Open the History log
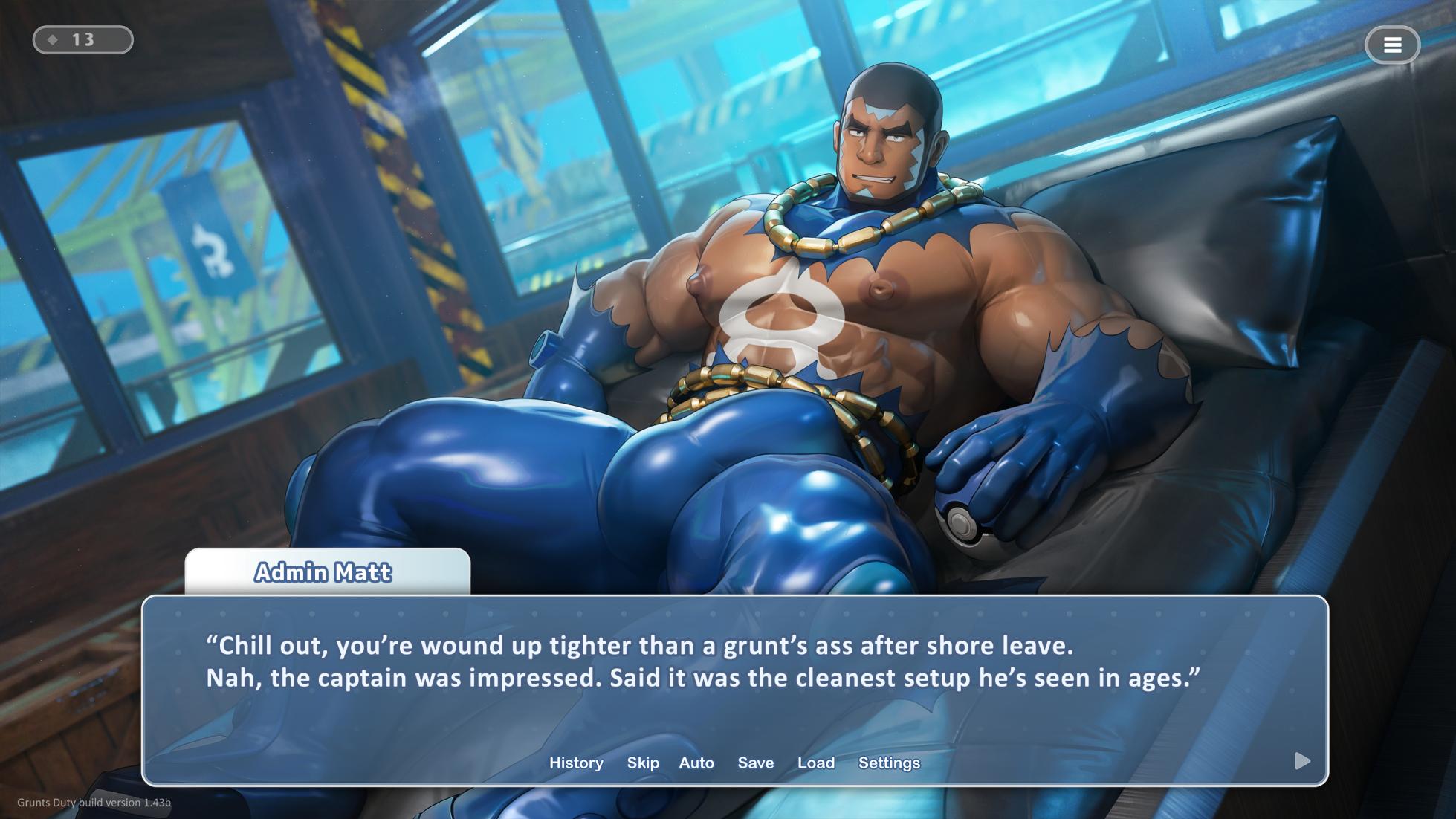Viewport: 1456px width, 819px height. (x=576, y=763)
